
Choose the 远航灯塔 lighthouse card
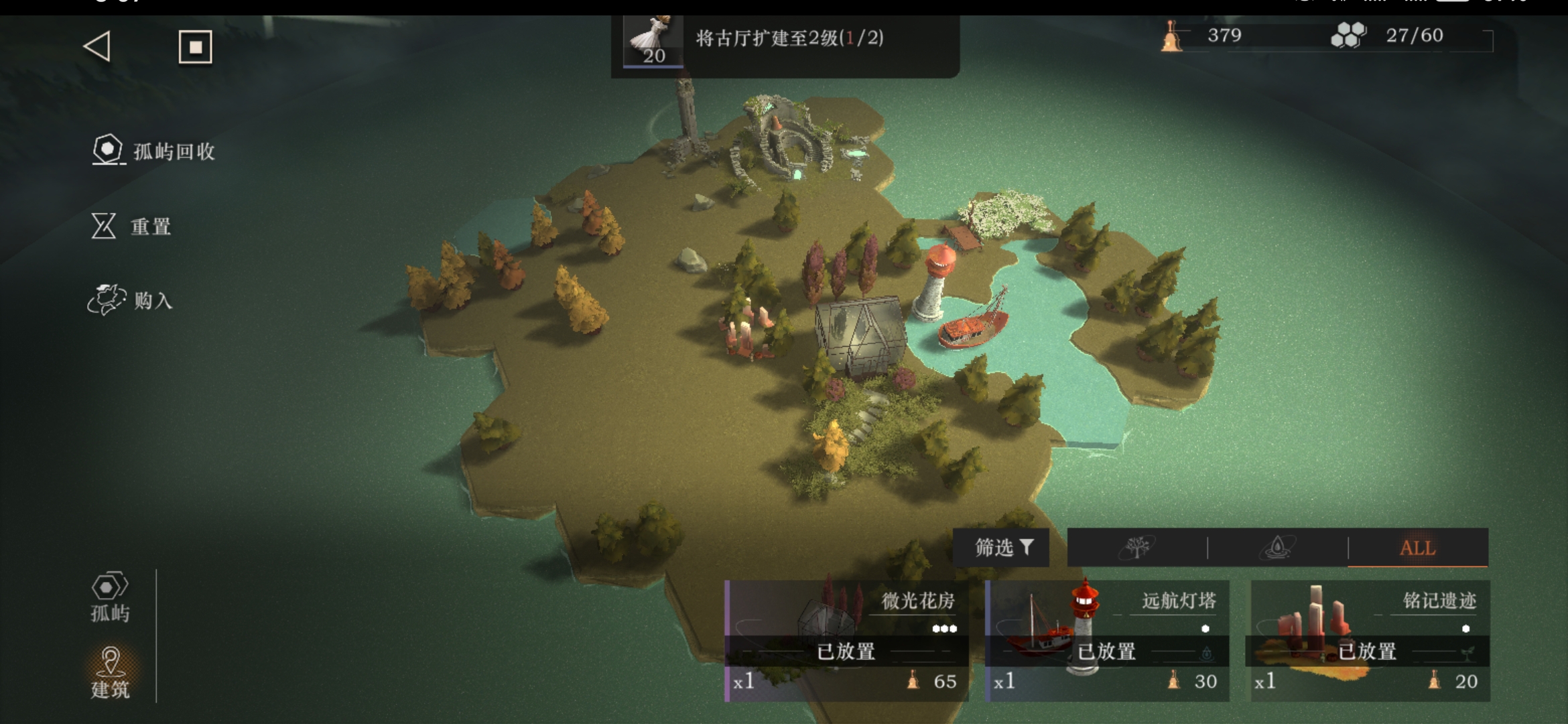tap(1107, 640)
